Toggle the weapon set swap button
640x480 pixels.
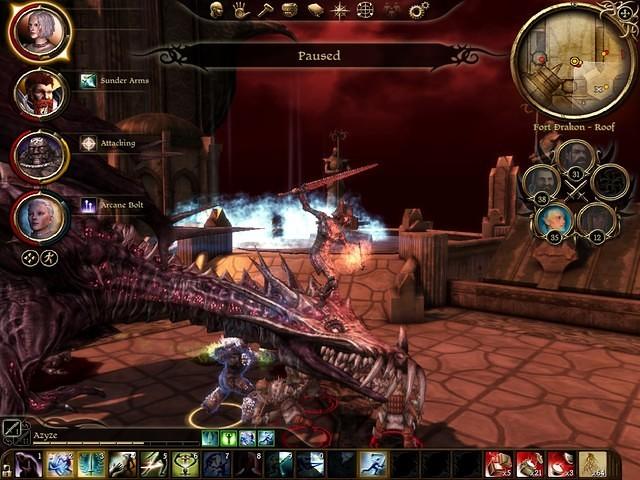[11, 430]
